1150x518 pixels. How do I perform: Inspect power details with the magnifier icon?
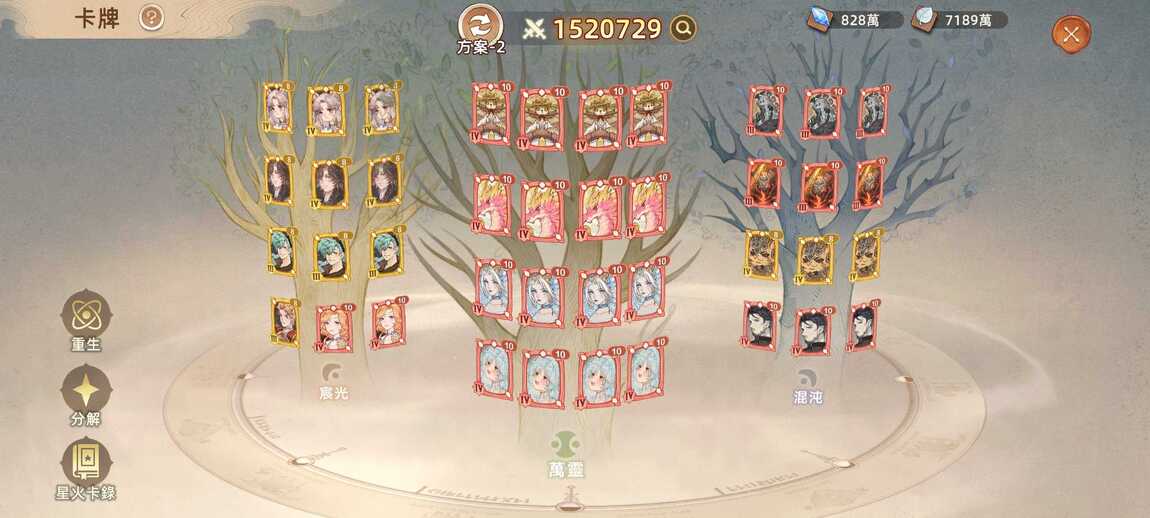683,29
